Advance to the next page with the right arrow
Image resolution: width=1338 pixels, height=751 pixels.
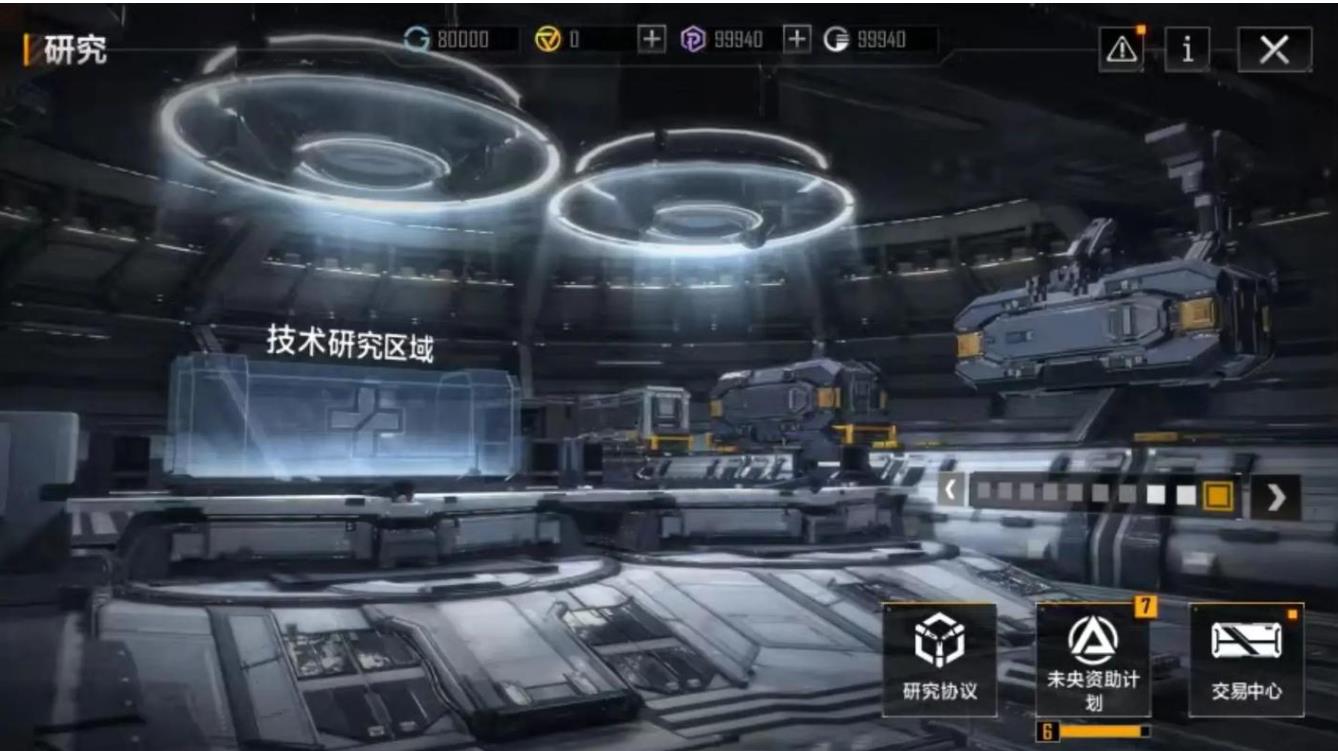pos(1275,497)
